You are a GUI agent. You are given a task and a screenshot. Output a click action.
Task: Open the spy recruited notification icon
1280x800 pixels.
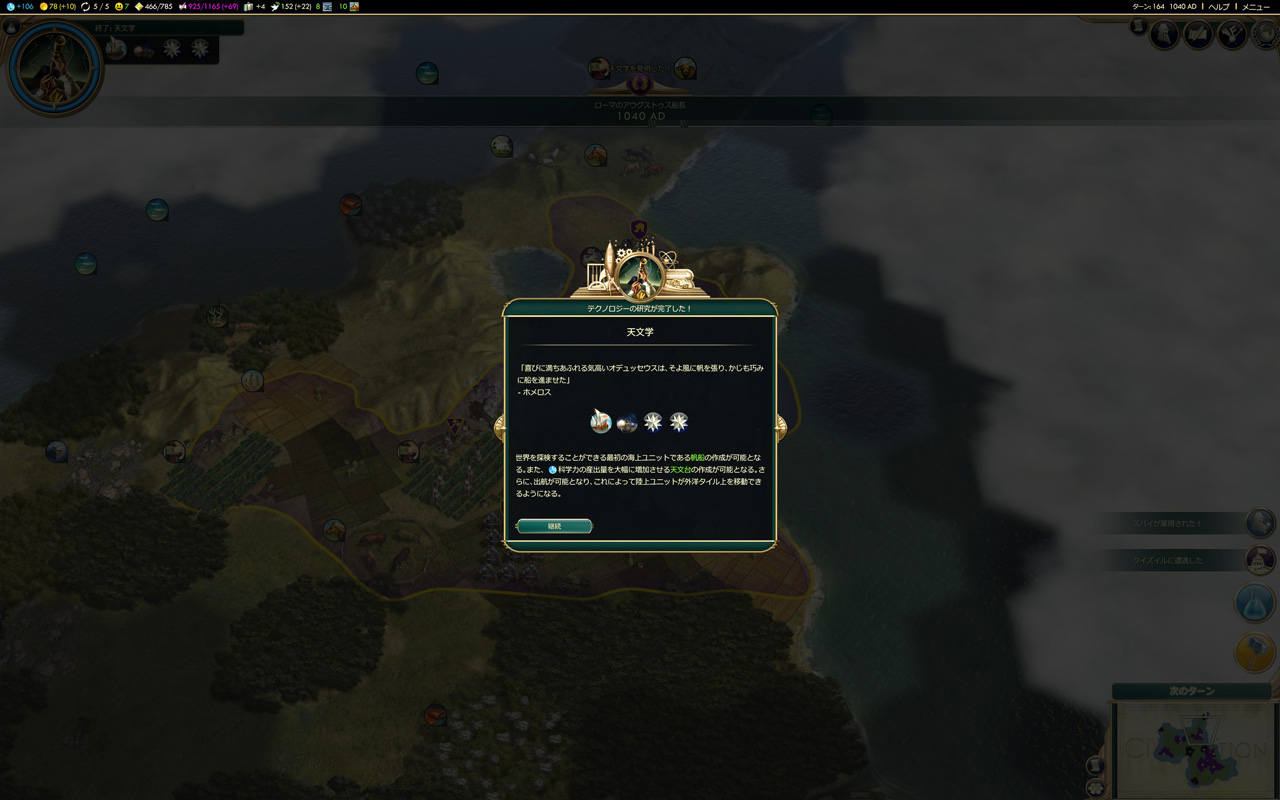1261,523
